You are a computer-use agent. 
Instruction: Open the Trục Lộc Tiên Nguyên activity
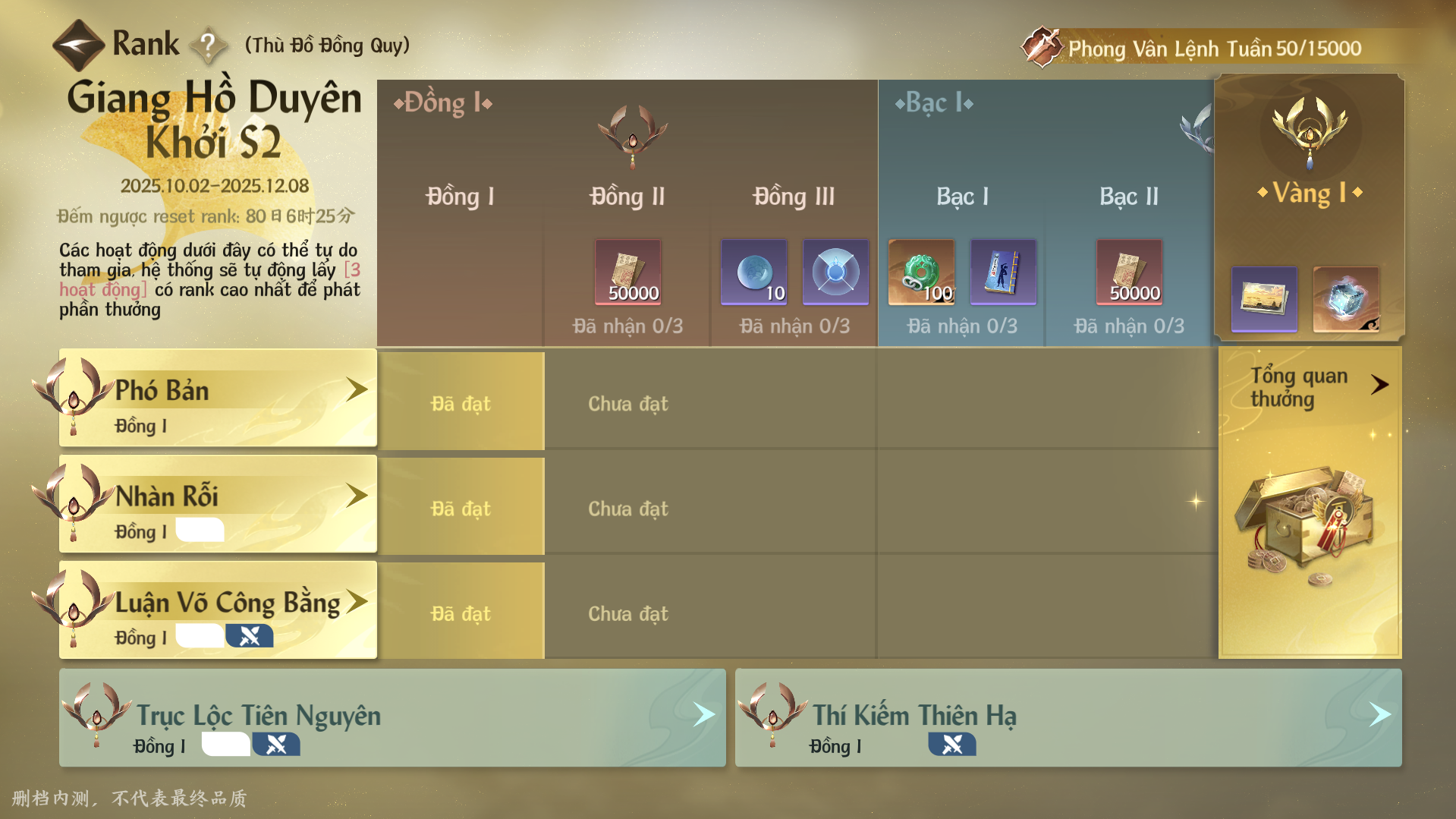tap(392, 718)
